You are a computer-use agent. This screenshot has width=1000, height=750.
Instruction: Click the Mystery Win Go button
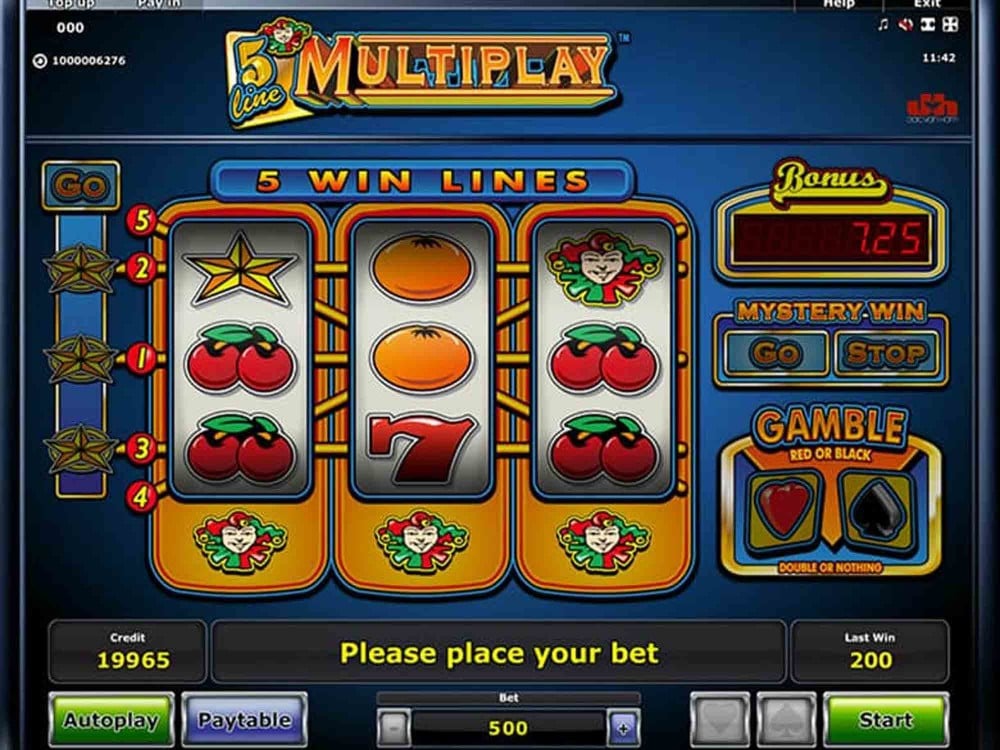(776, 352)
